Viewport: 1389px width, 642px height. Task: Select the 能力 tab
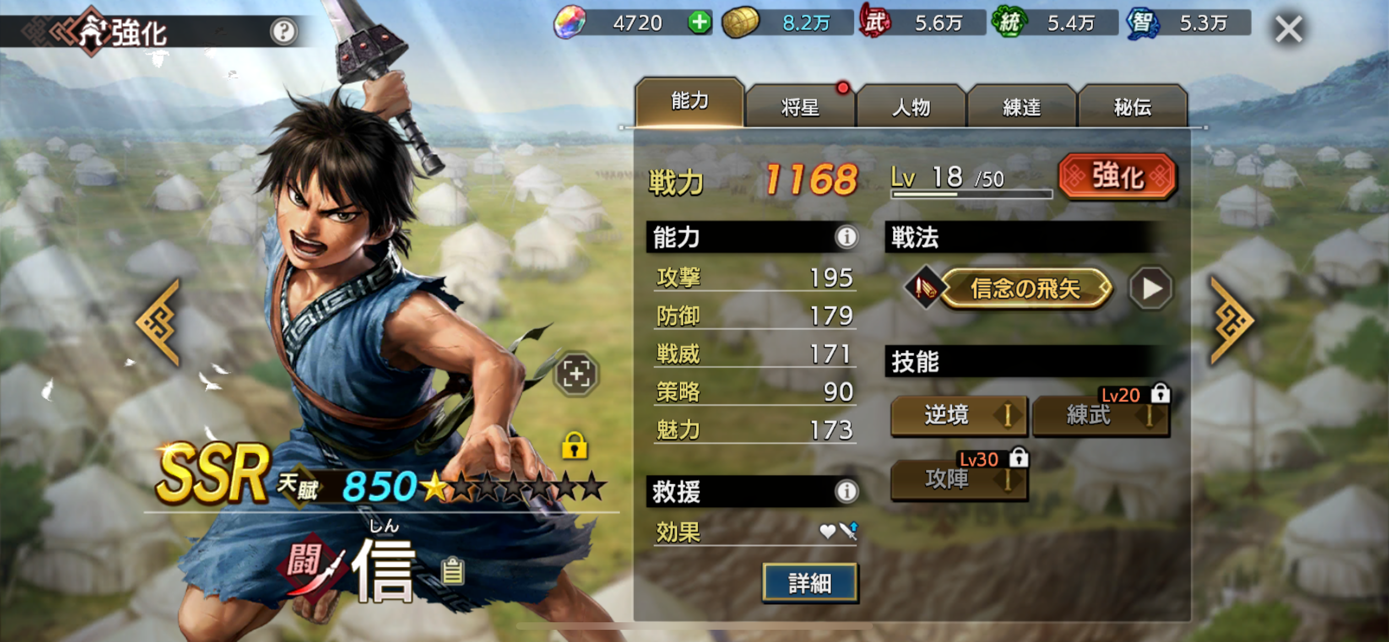pos(689,103)
